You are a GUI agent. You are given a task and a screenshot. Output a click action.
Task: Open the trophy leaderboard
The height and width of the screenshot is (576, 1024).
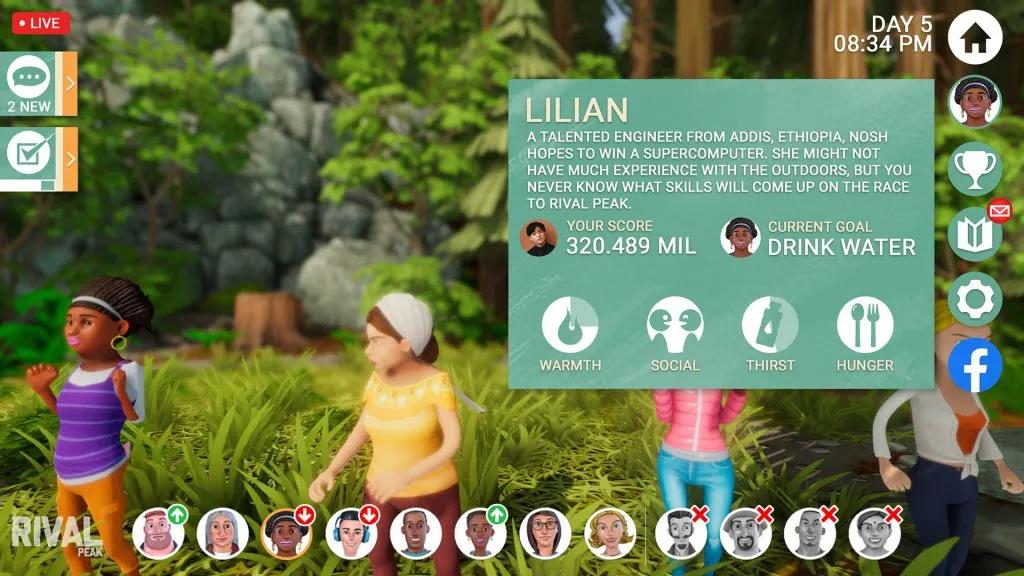pyautogui.click(x=974, y=167)
